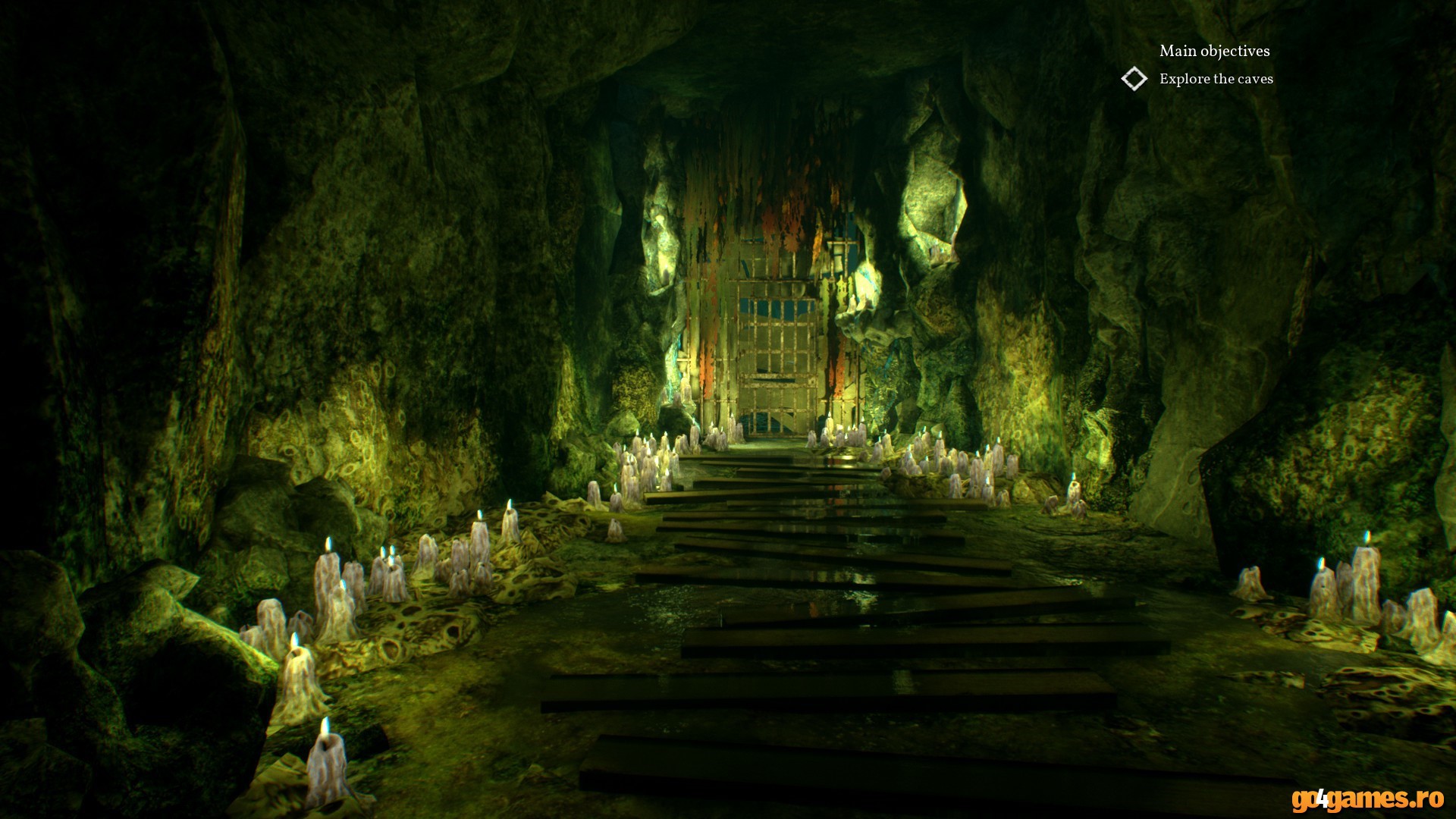
Task: Click the diamond objective marker icon
Action: 1134,79
